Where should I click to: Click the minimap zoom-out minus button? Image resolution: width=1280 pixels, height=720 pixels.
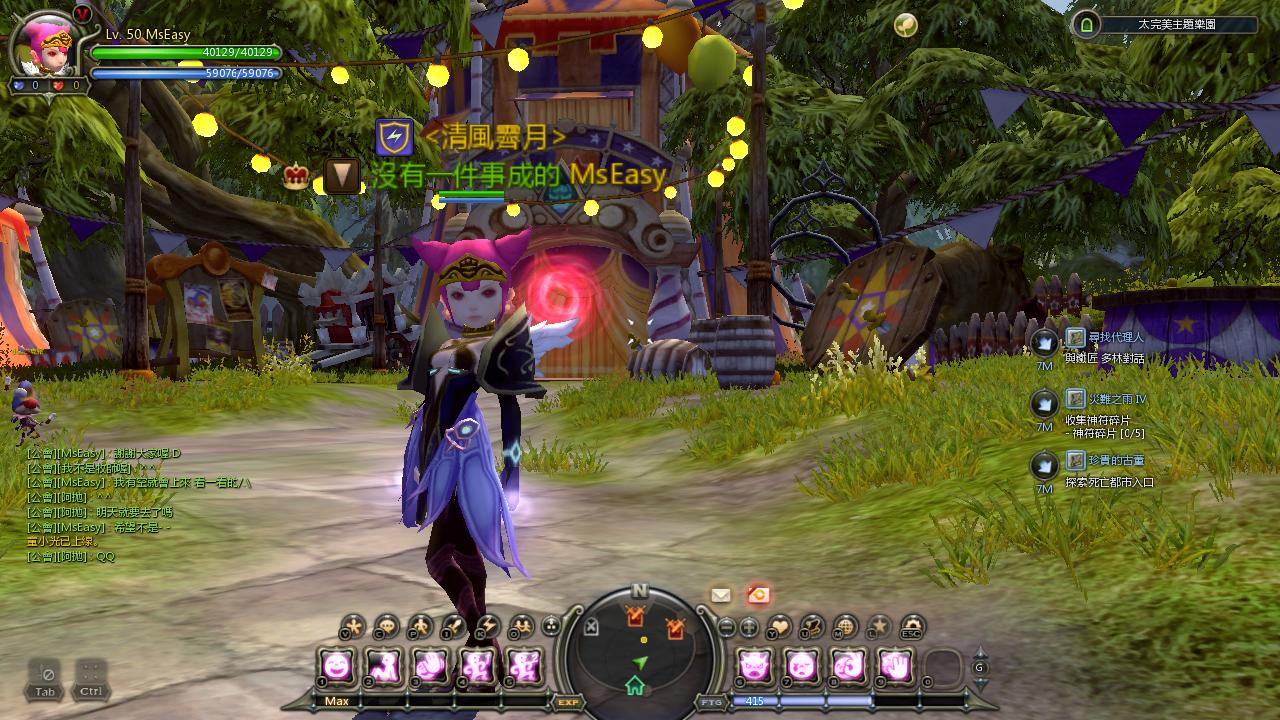727,628
